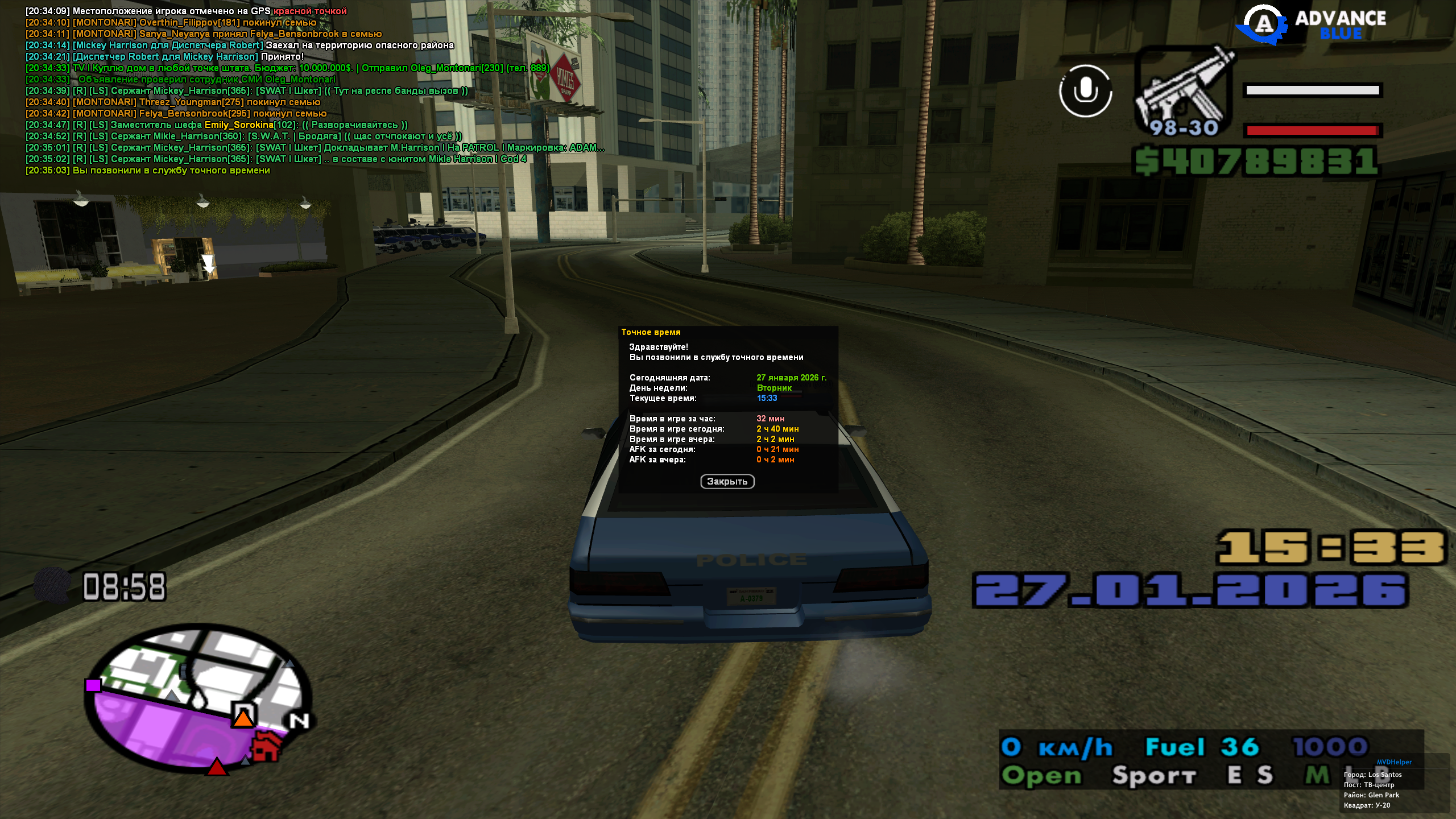This screenshot has width=1456, height=819.
Task: Close the exact time dialog with Закрыть
Action: (727, 482)
